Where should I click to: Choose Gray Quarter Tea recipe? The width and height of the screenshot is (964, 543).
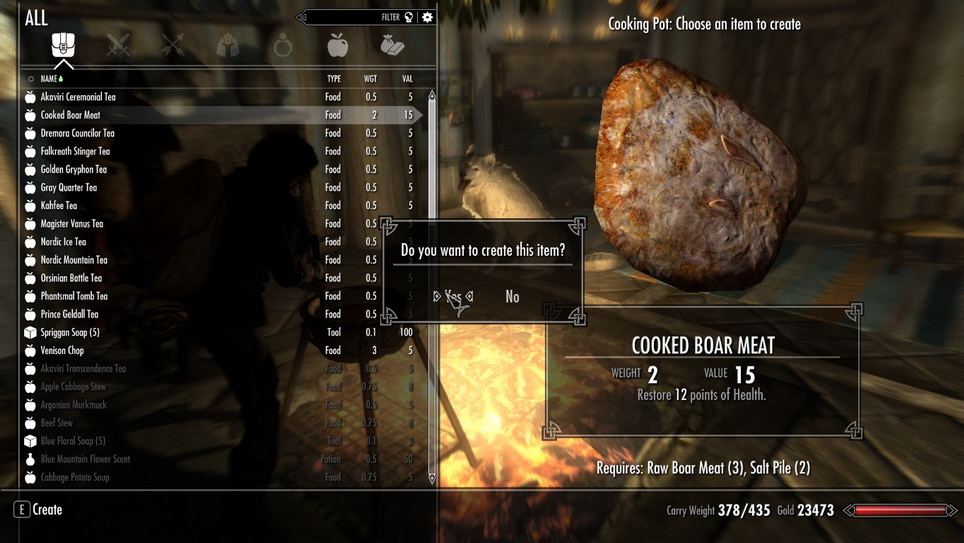pyautogui.click(x=69, y=187)
